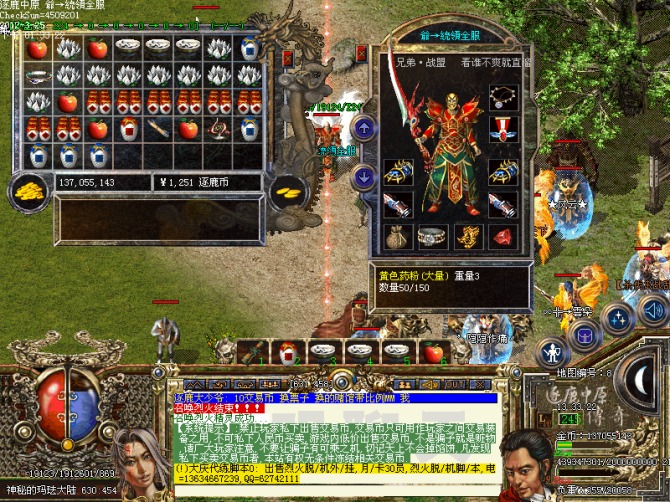Select the scroll item in the bag
Image resolution: width=670 pixels, height=502 pixels.
coord(158,128)
